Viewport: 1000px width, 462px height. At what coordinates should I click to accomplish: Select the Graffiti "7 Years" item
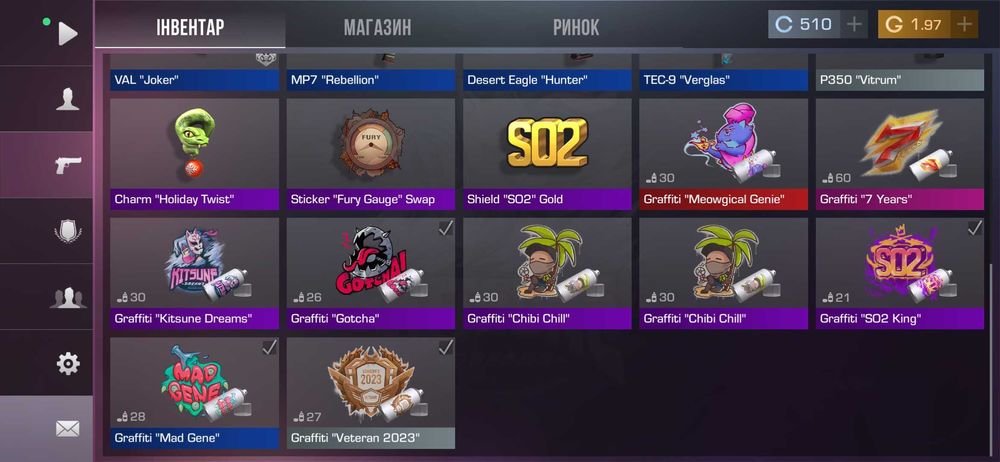coord(900,153)
